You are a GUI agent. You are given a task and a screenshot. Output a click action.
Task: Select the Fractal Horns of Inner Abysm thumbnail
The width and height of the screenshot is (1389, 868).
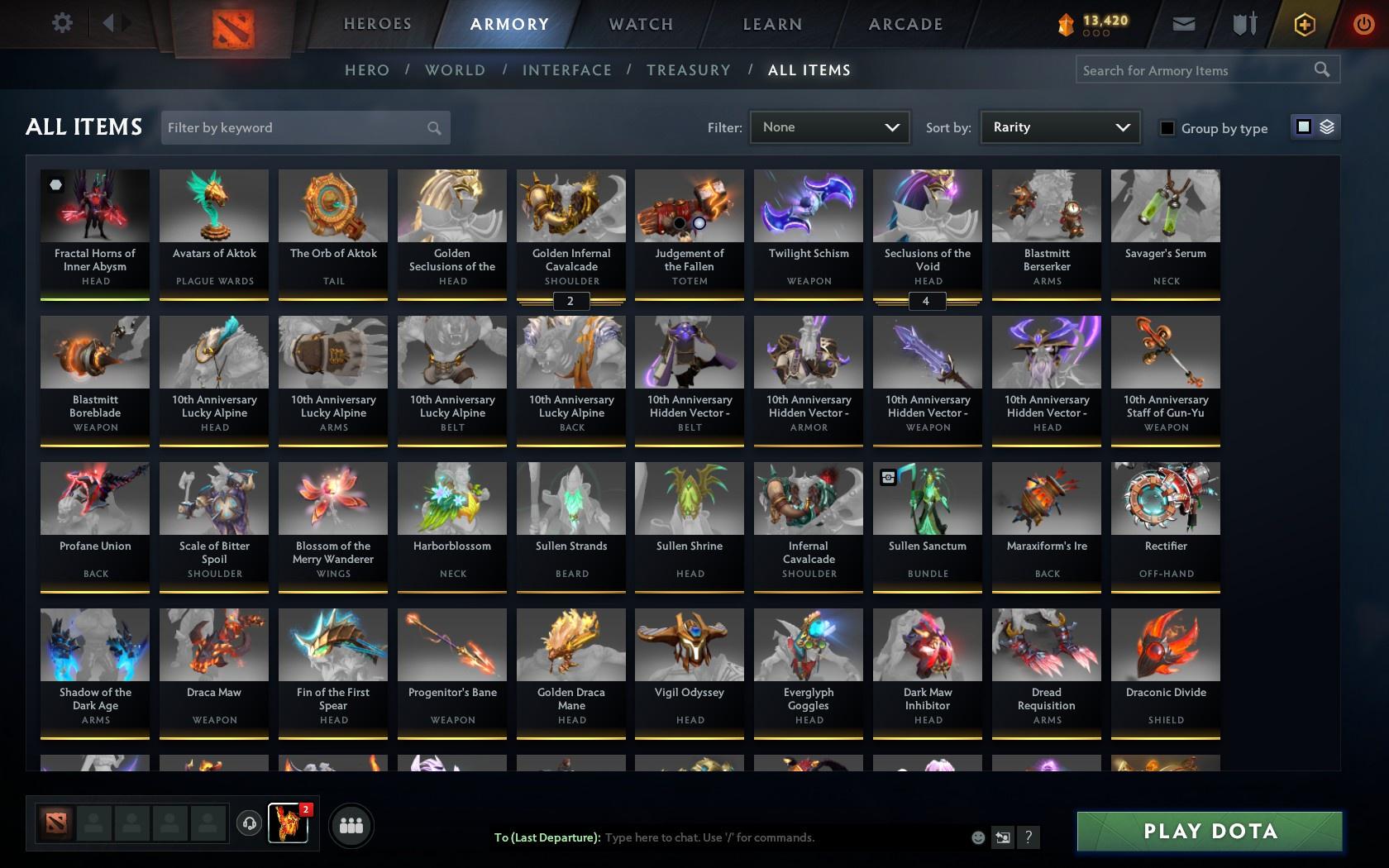(x=94, y=205)
